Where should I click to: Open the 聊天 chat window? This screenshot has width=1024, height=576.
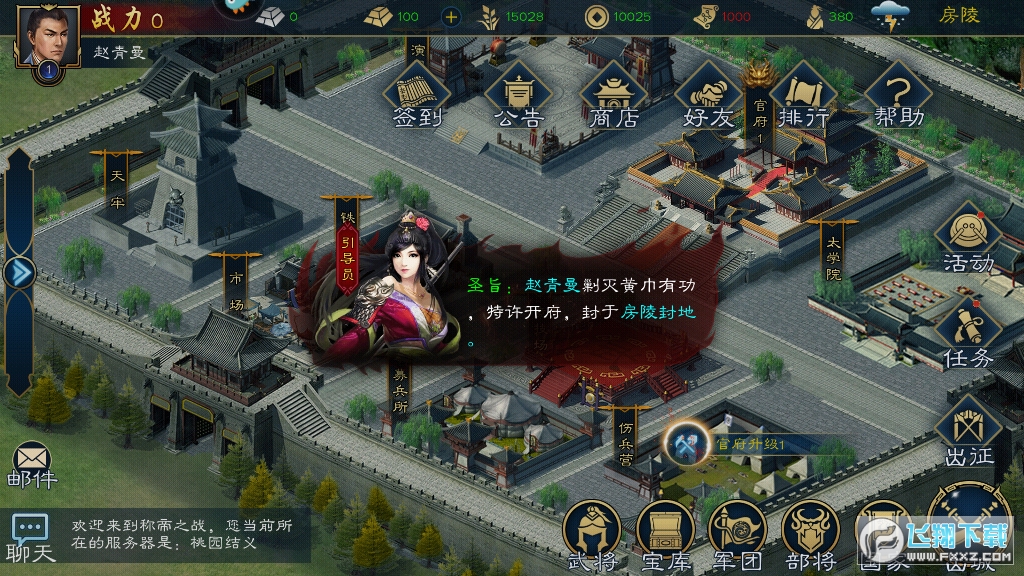[x=30, y=538]
